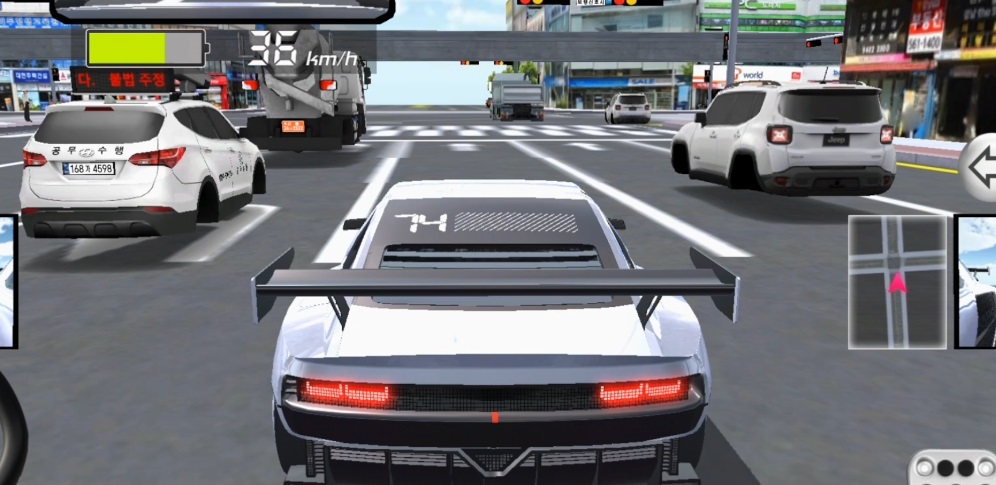Tap the dotted button in the corner
Viewport: 996px width, 485px height.
pyautogui.click(x=953, y=468)
